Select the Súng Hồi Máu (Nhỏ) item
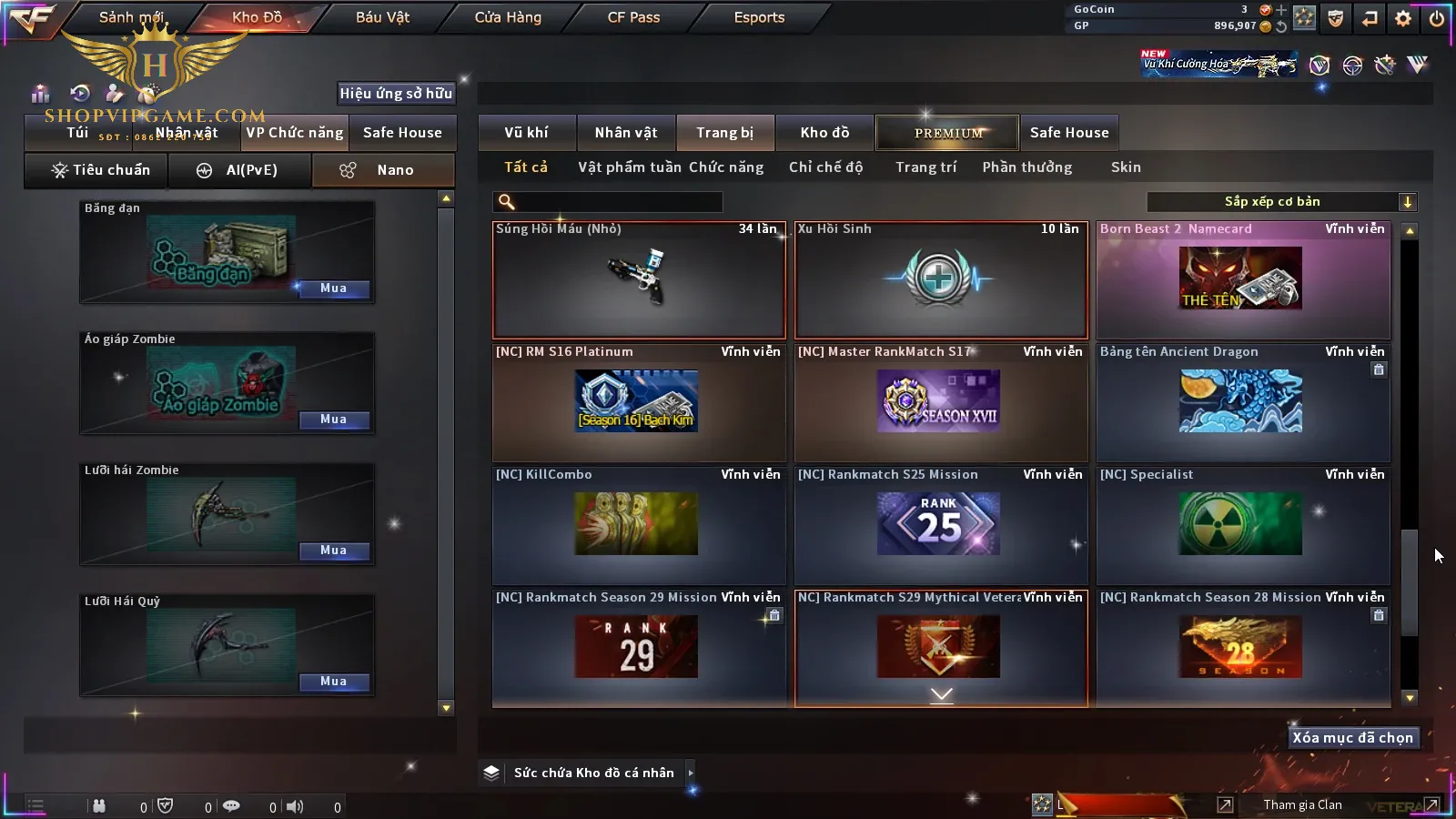Image resolution: width=1456 pixels, height=819 pixels. pos(639,280)
